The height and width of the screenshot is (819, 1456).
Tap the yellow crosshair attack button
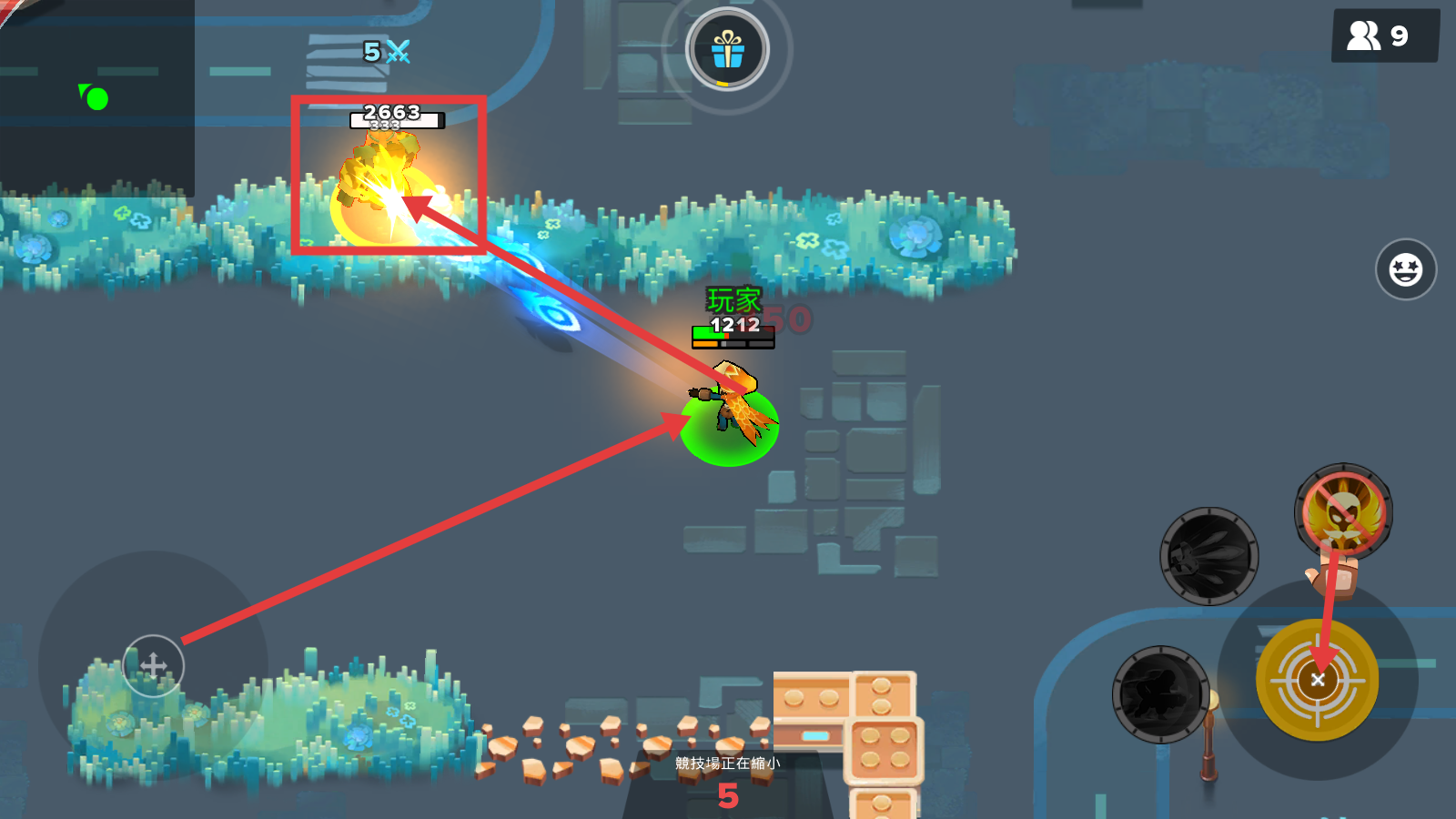click(1317, 680)
